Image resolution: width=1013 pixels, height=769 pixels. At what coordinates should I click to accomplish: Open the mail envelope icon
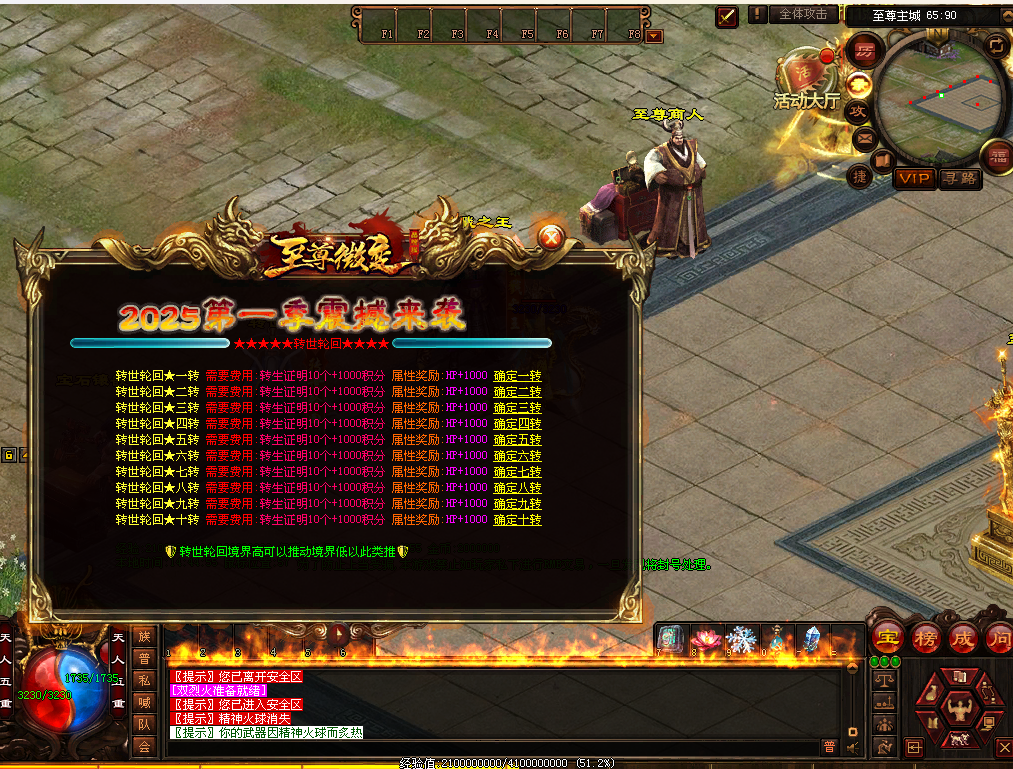859,135
